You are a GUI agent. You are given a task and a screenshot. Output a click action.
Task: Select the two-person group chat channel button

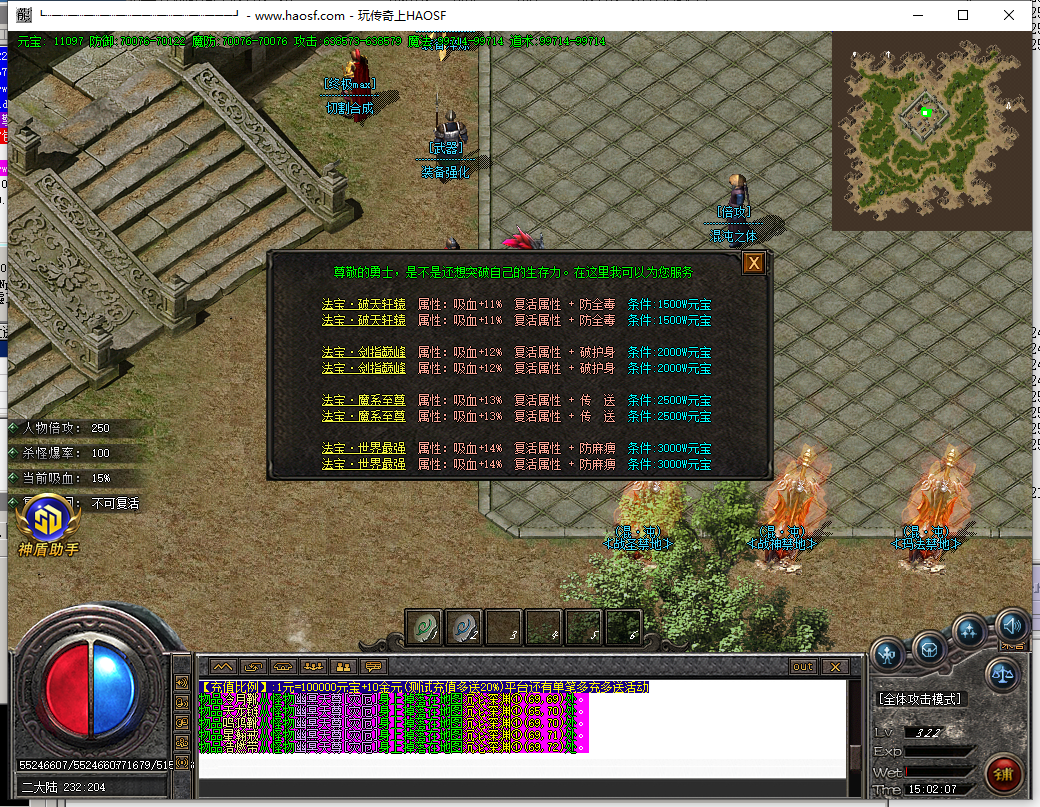[343, 666]
